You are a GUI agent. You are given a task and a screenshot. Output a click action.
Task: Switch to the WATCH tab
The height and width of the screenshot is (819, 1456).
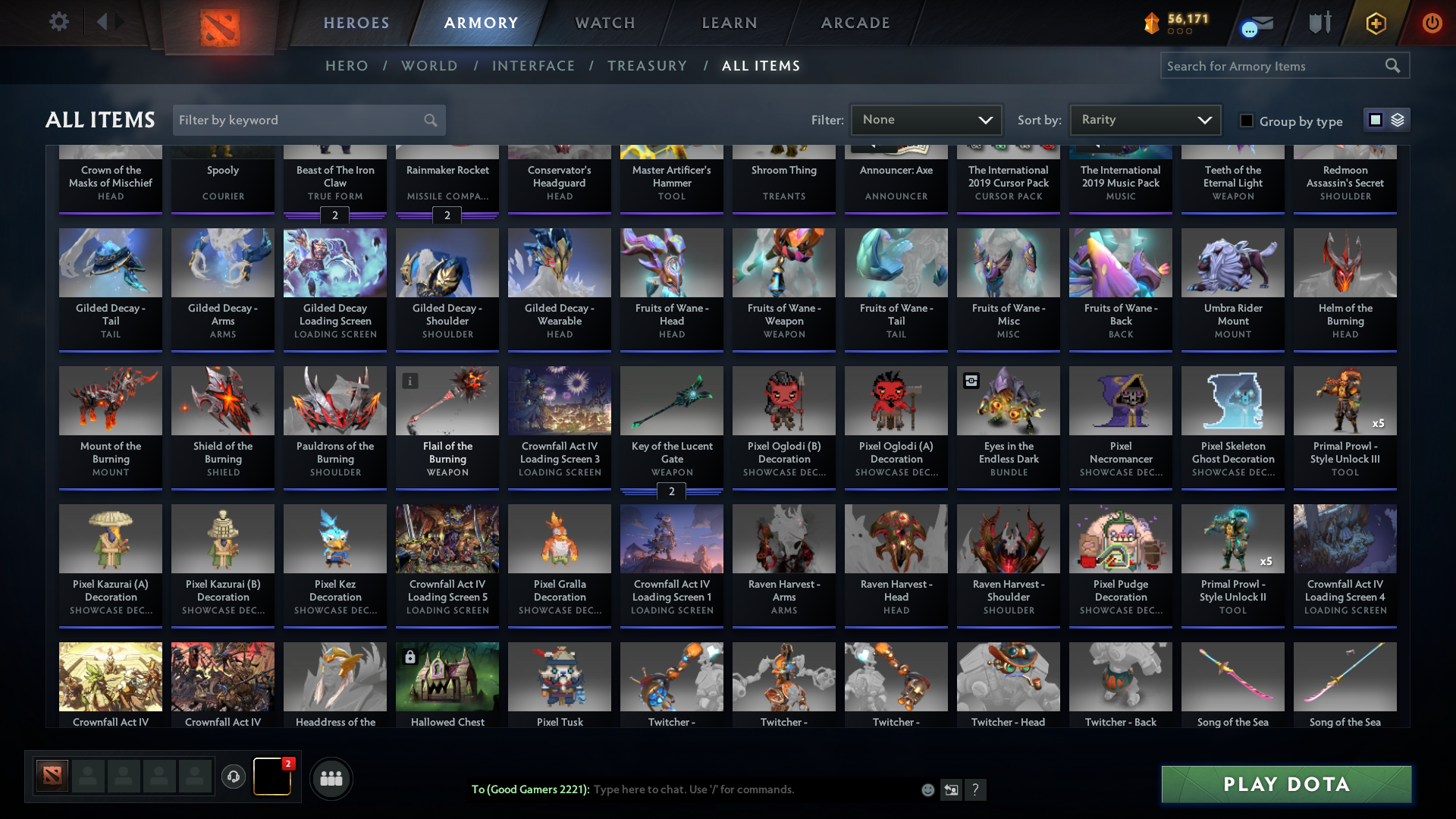click(x=604, y=23)
